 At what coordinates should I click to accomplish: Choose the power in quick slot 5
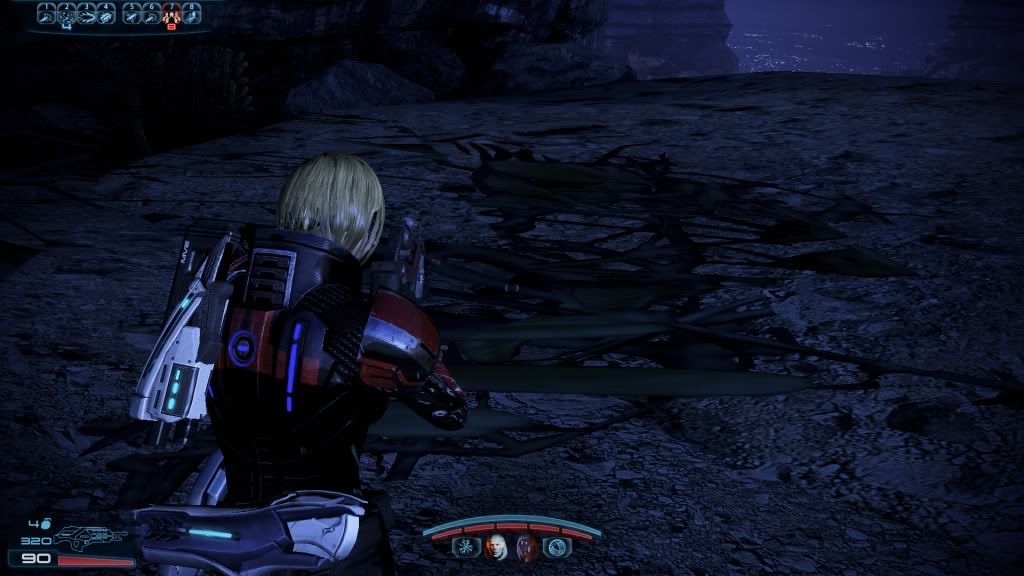131,14
